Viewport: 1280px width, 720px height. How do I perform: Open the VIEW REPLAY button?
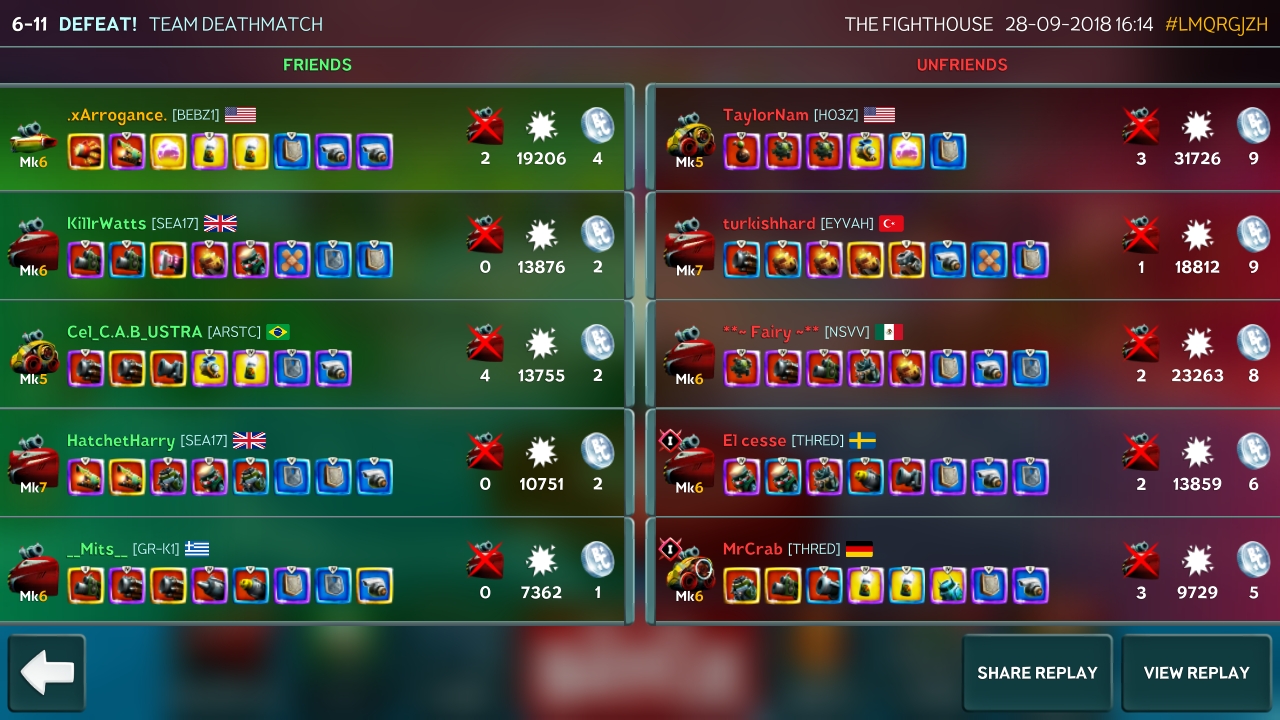tap(1196, 673)
